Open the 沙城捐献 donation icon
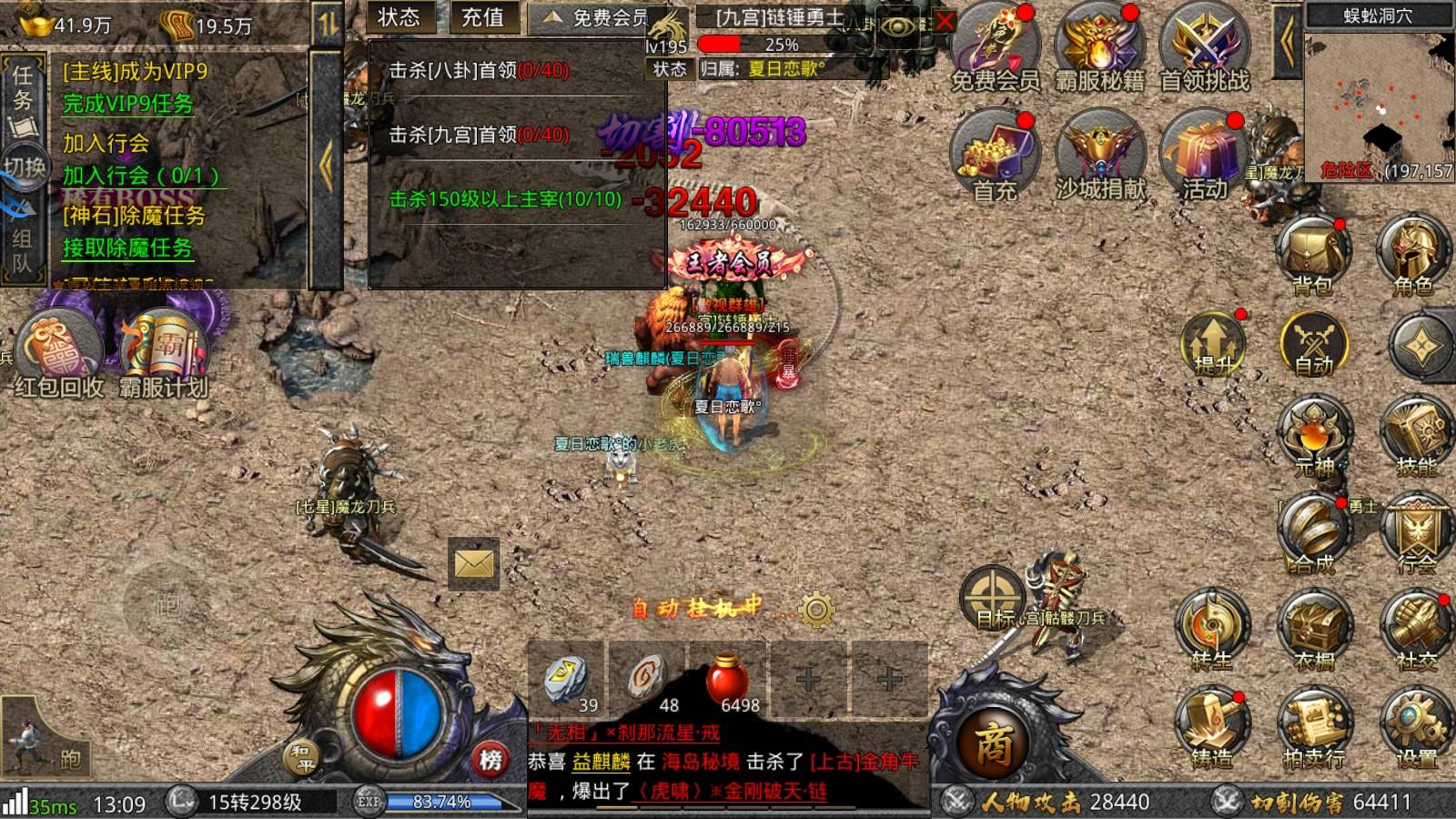Screen dimensions: 1456x819 click(x=1100, y=154)
